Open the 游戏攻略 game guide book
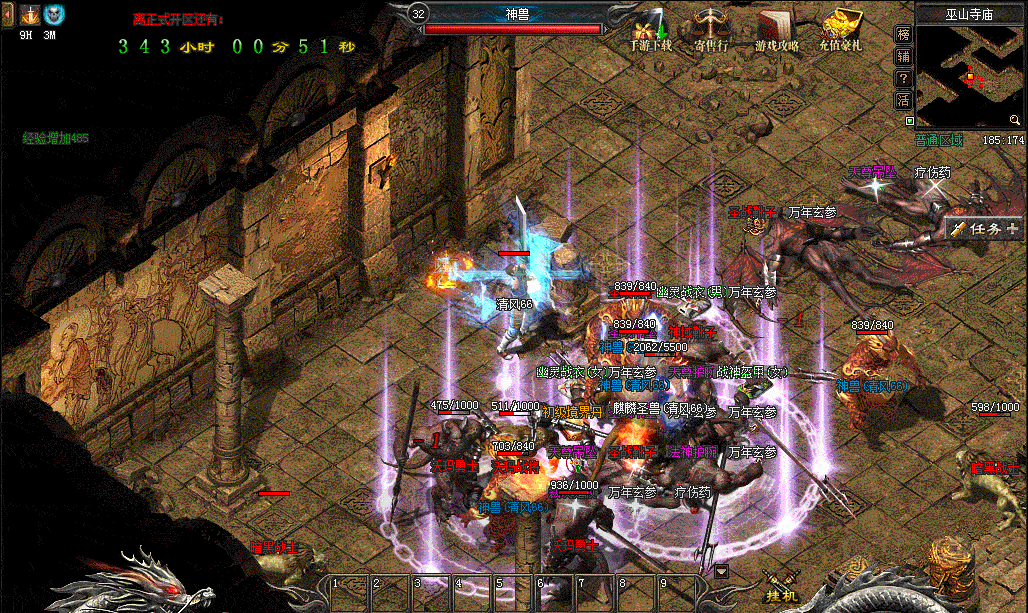This screenshot has height=613, width=1028. tap(777, 29)
